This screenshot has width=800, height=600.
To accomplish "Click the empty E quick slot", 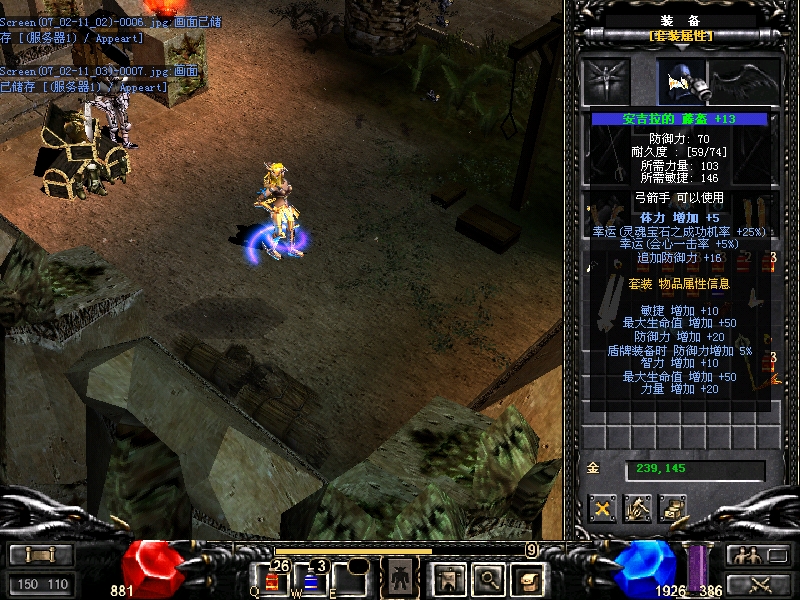I will pyautogui.click(x=350, y=581).
